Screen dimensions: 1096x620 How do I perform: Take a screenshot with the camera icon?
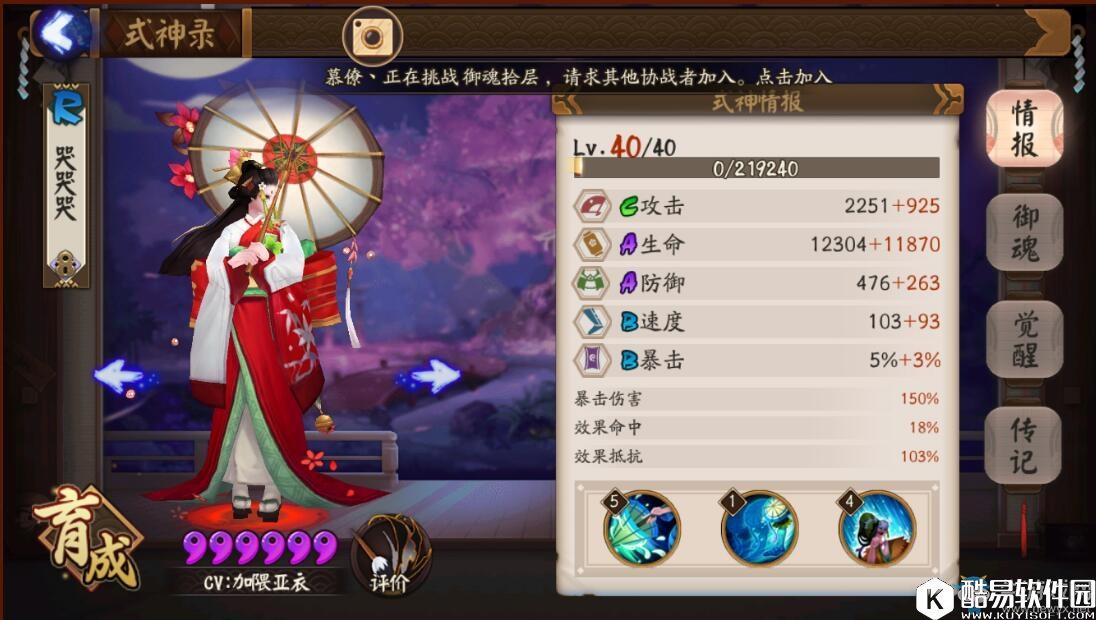click(372, 36)
